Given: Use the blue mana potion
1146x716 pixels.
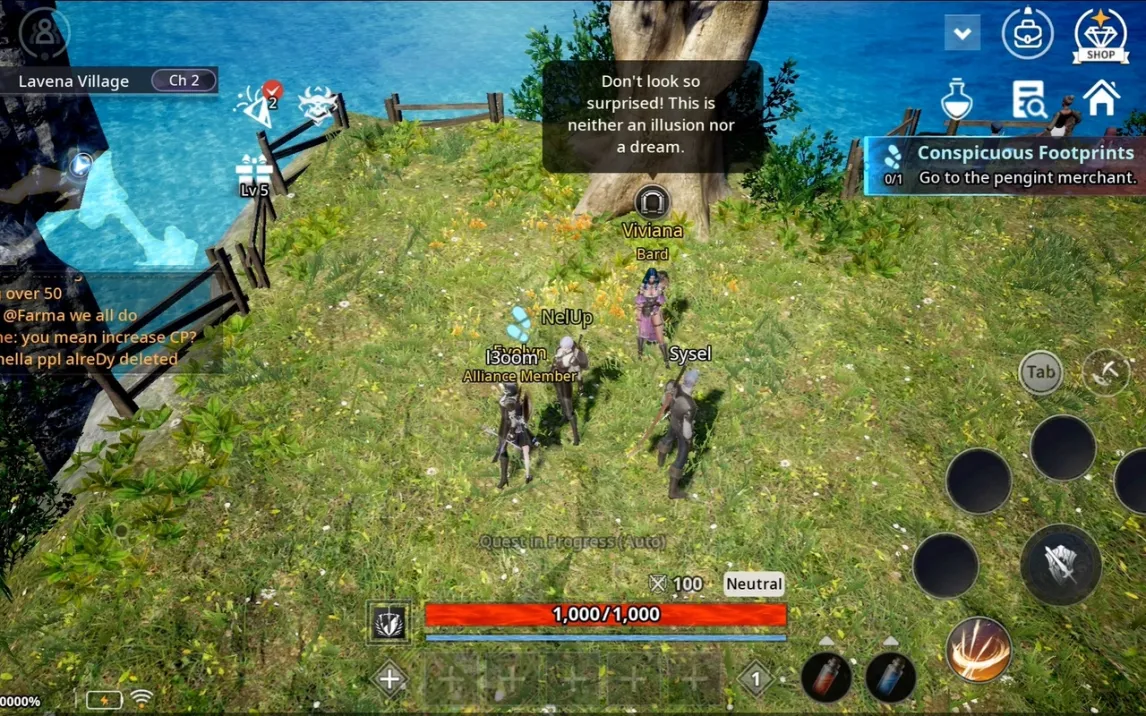Looking at the screenshot, I should click(890, 677).
